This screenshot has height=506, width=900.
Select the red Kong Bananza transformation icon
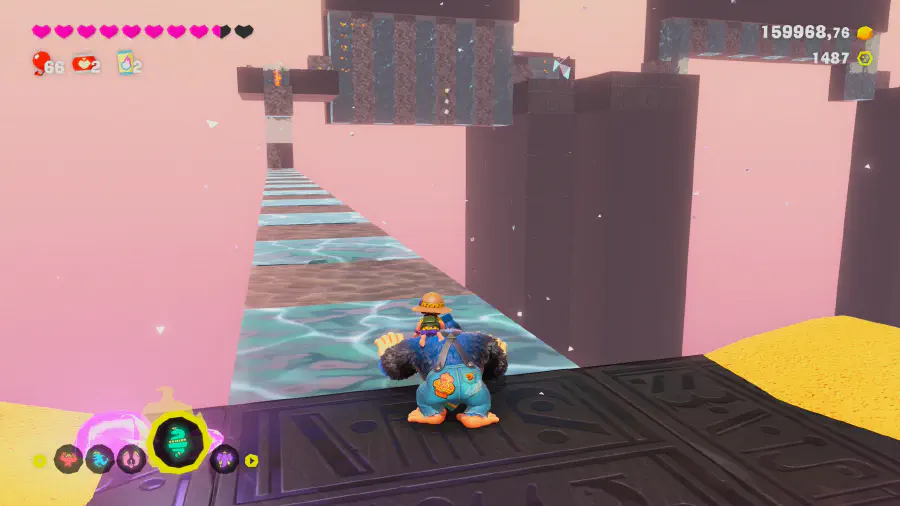click(68, 459)
